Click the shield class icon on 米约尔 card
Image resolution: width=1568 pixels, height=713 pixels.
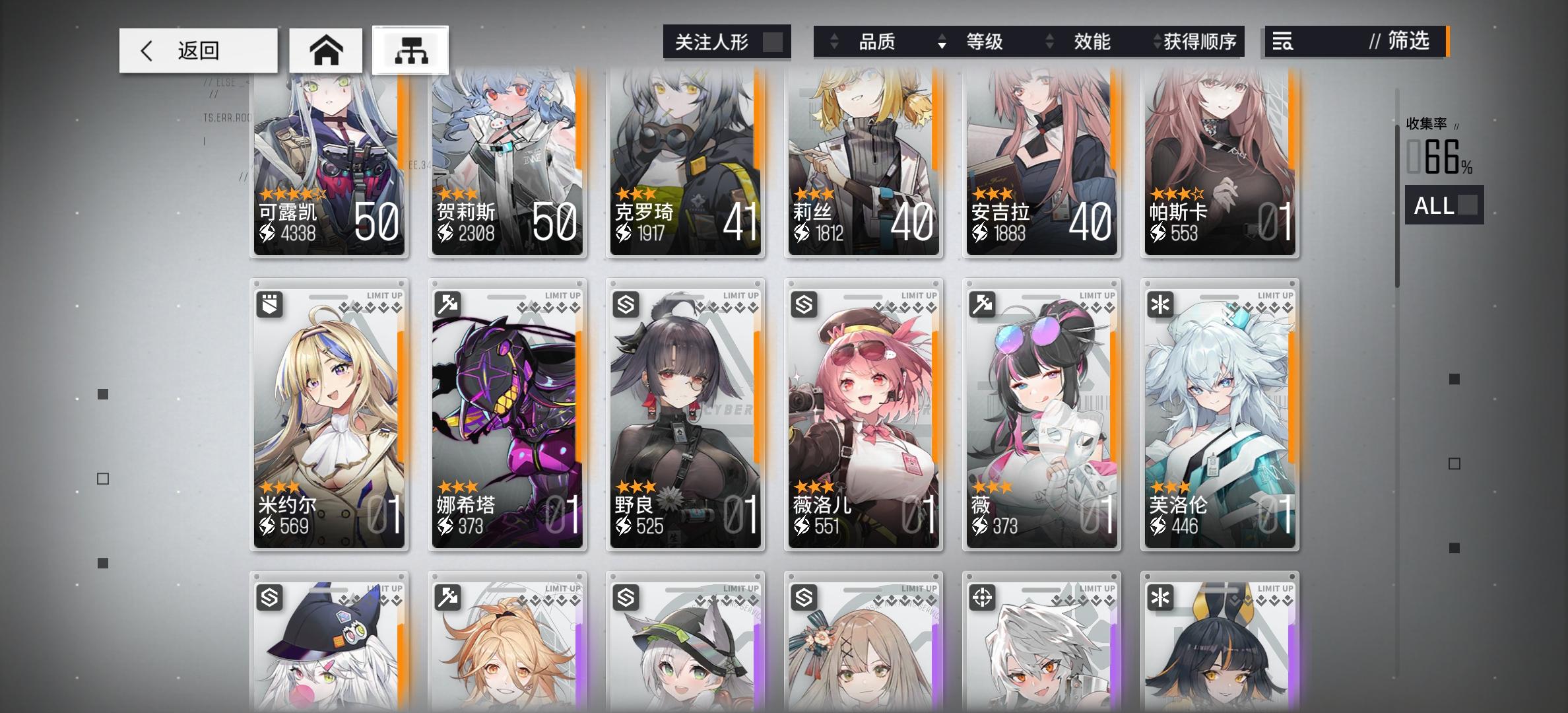271,304
